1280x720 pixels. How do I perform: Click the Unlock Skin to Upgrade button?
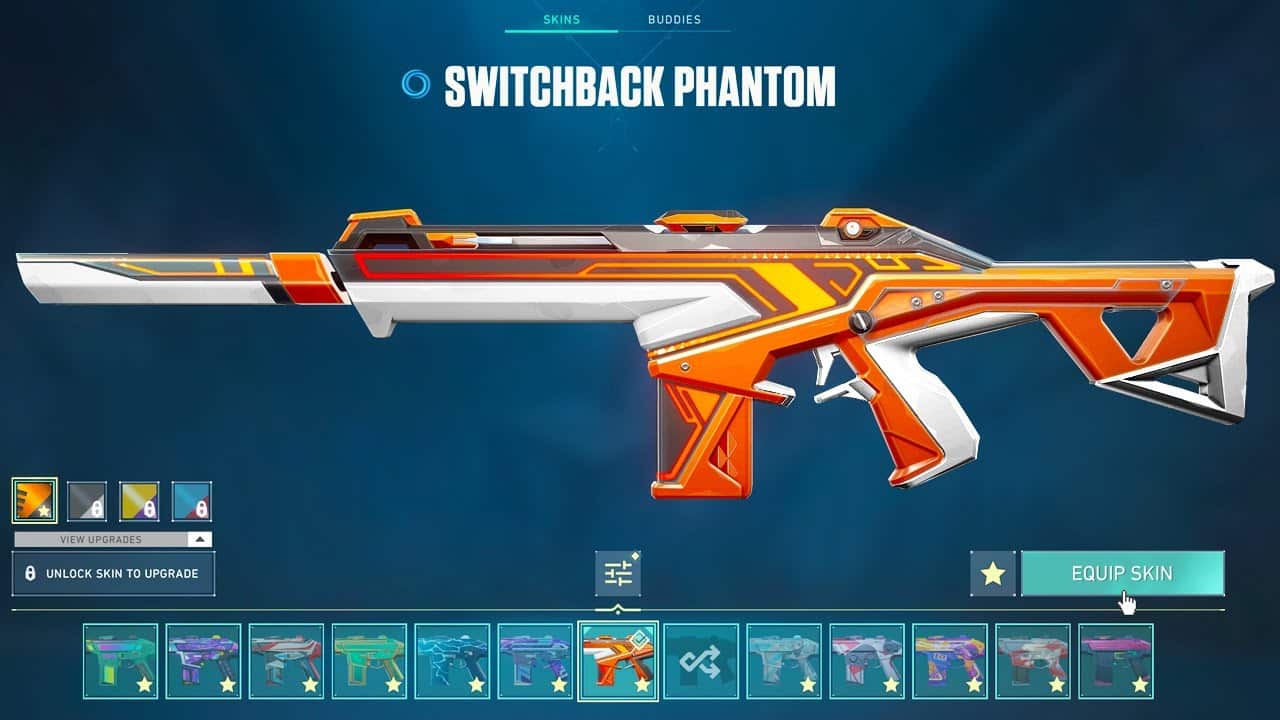pyautogui.click(x=113, y=573)
